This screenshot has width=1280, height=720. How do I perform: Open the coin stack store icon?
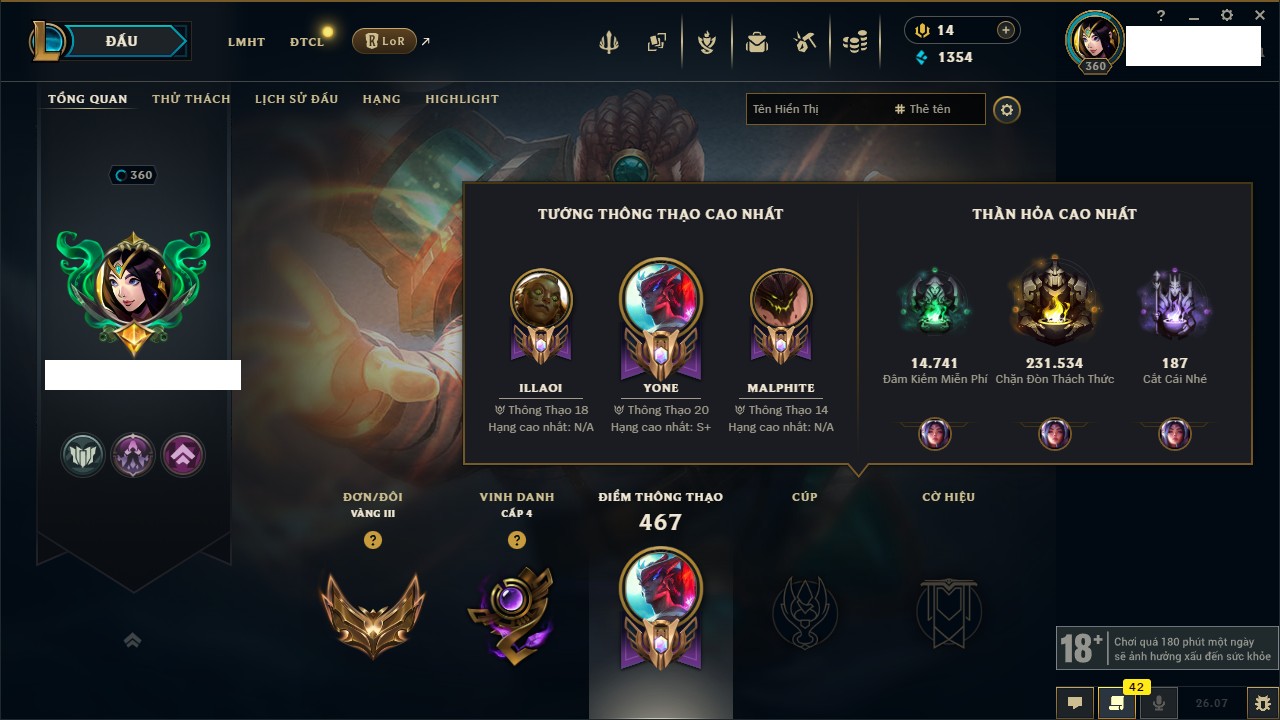click(854, 42)
